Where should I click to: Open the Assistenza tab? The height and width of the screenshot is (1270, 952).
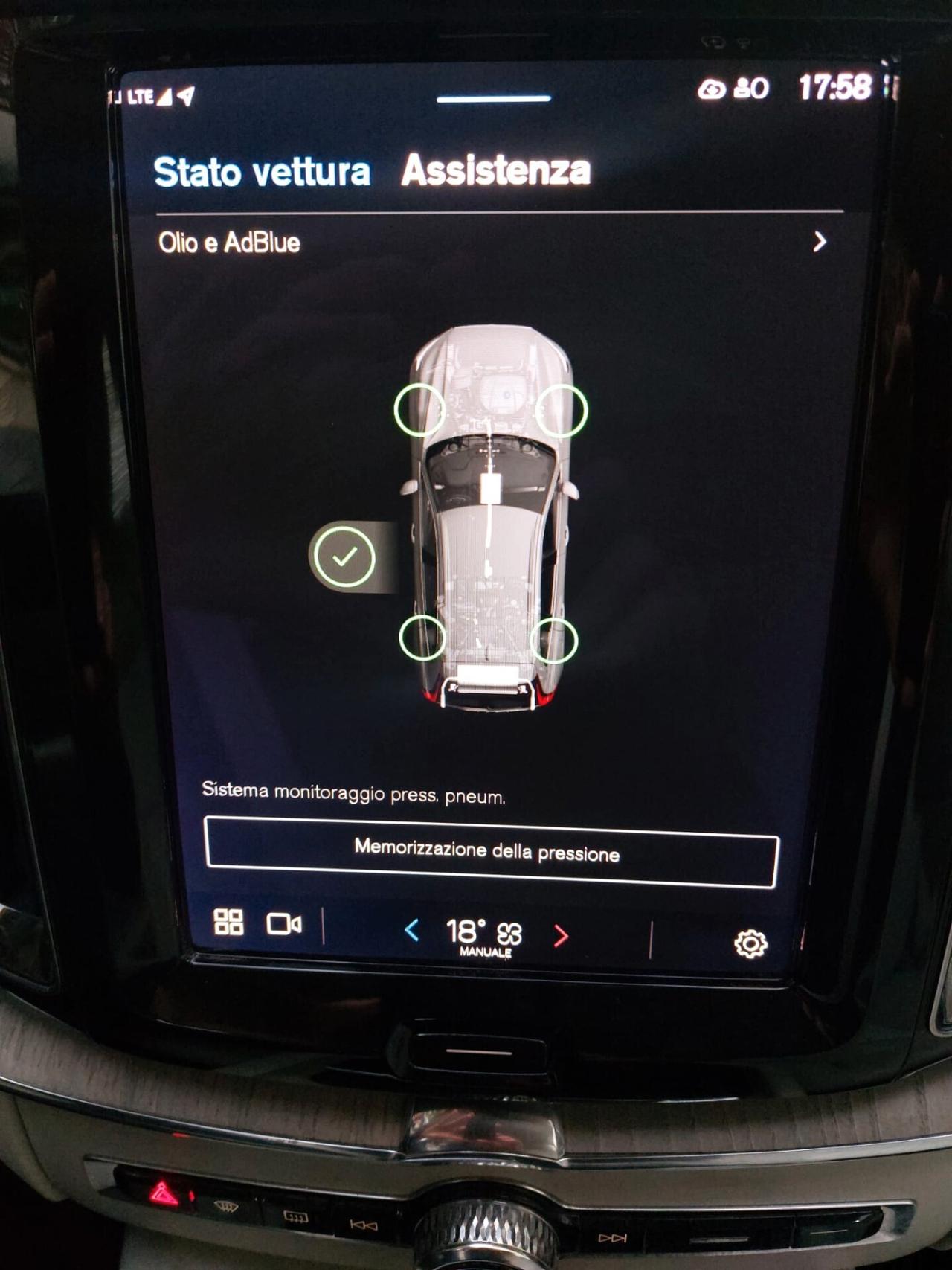495,170
